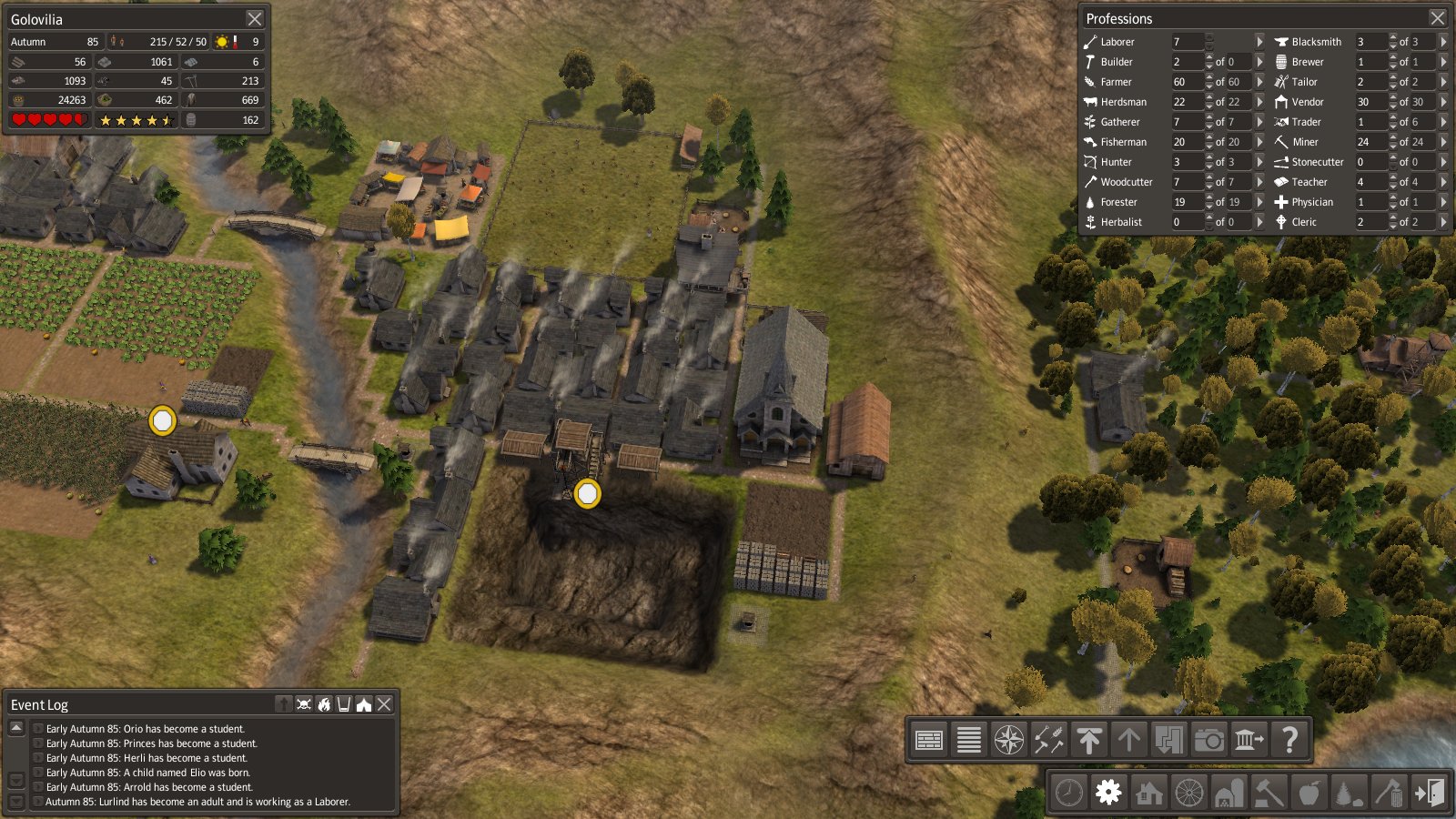1456x819 pixels.
Task: Toggle the fire disaster filter in Event Log
Action: 324,704
